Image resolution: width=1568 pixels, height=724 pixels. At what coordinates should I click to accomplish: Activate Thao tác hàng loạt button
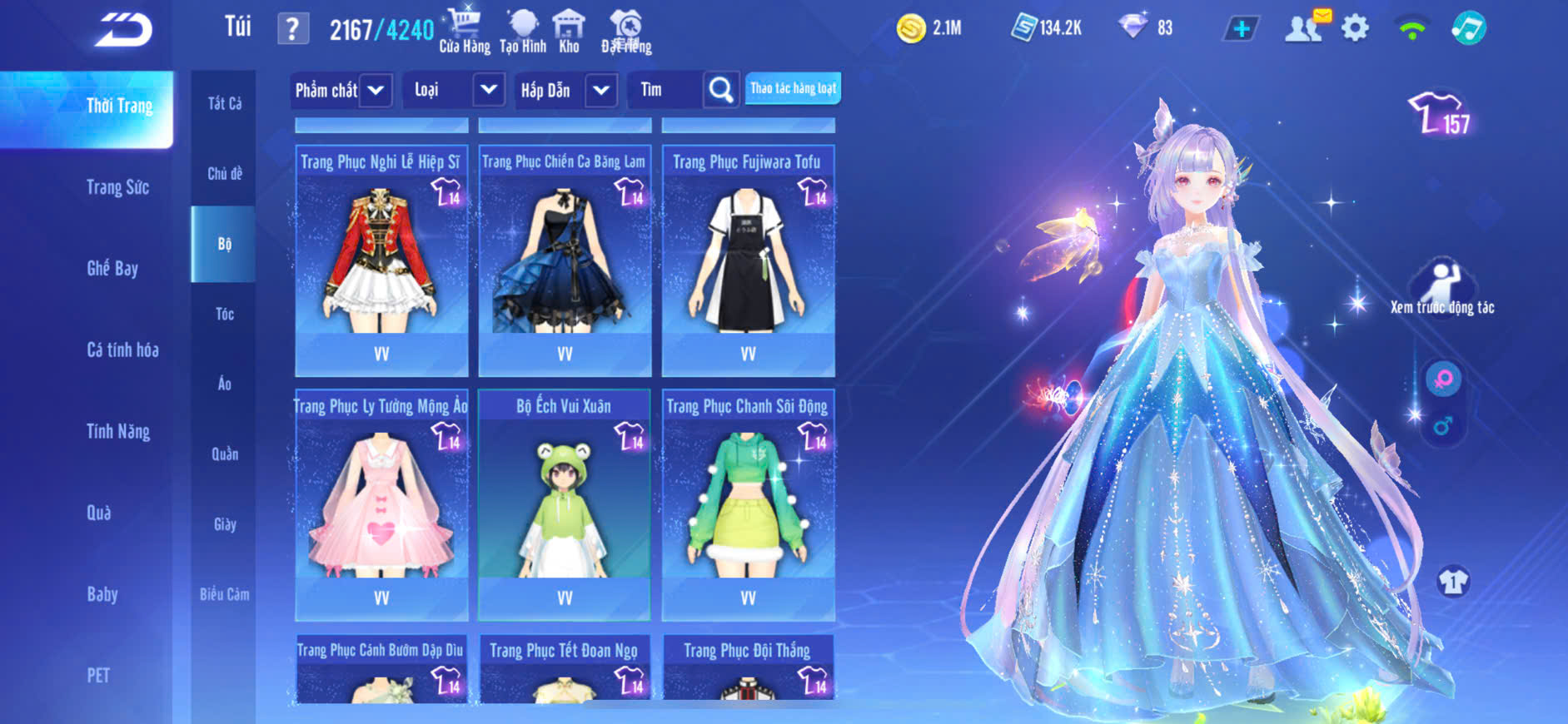[793, 88]
